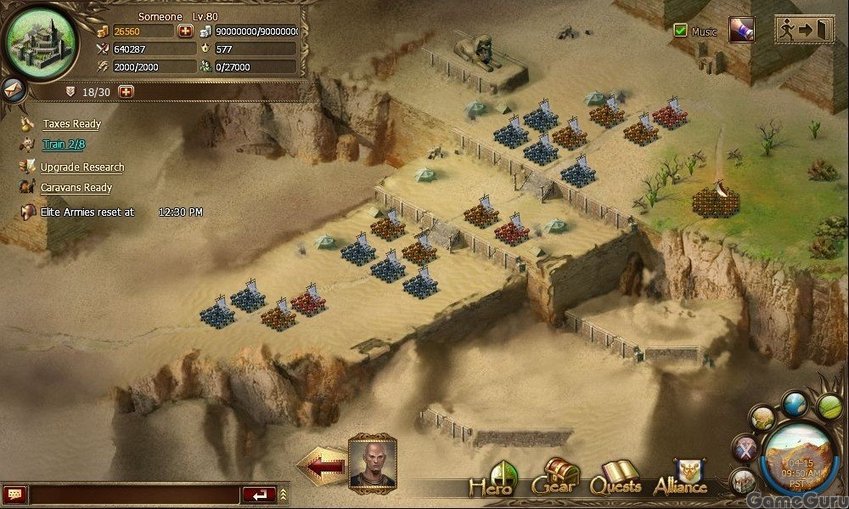Collect via the Taxes Ready link

tap(71, 124)
